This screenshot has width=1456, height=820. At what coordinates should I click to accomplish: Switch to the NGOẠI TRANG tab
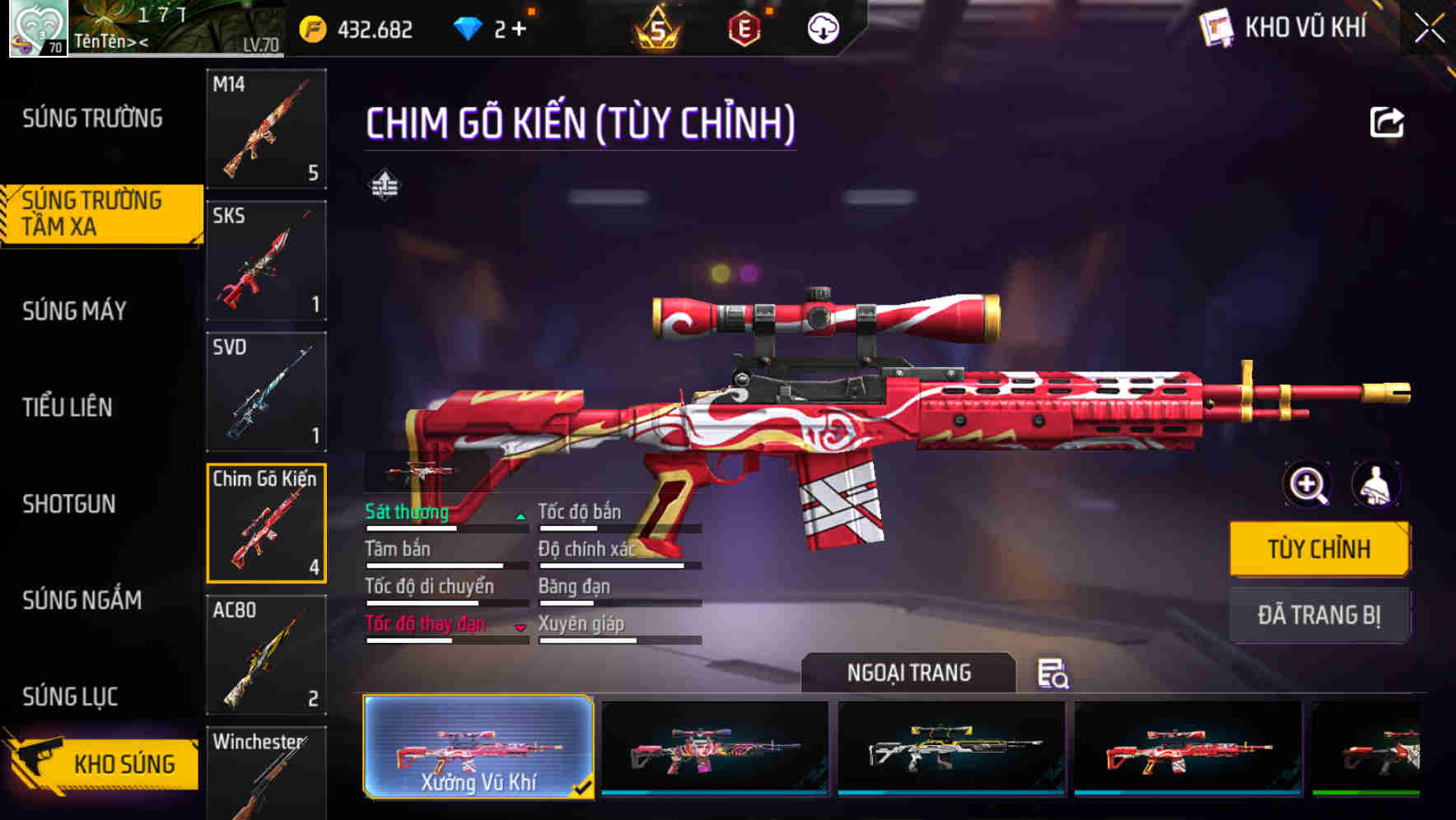click(x=911, y=672)
